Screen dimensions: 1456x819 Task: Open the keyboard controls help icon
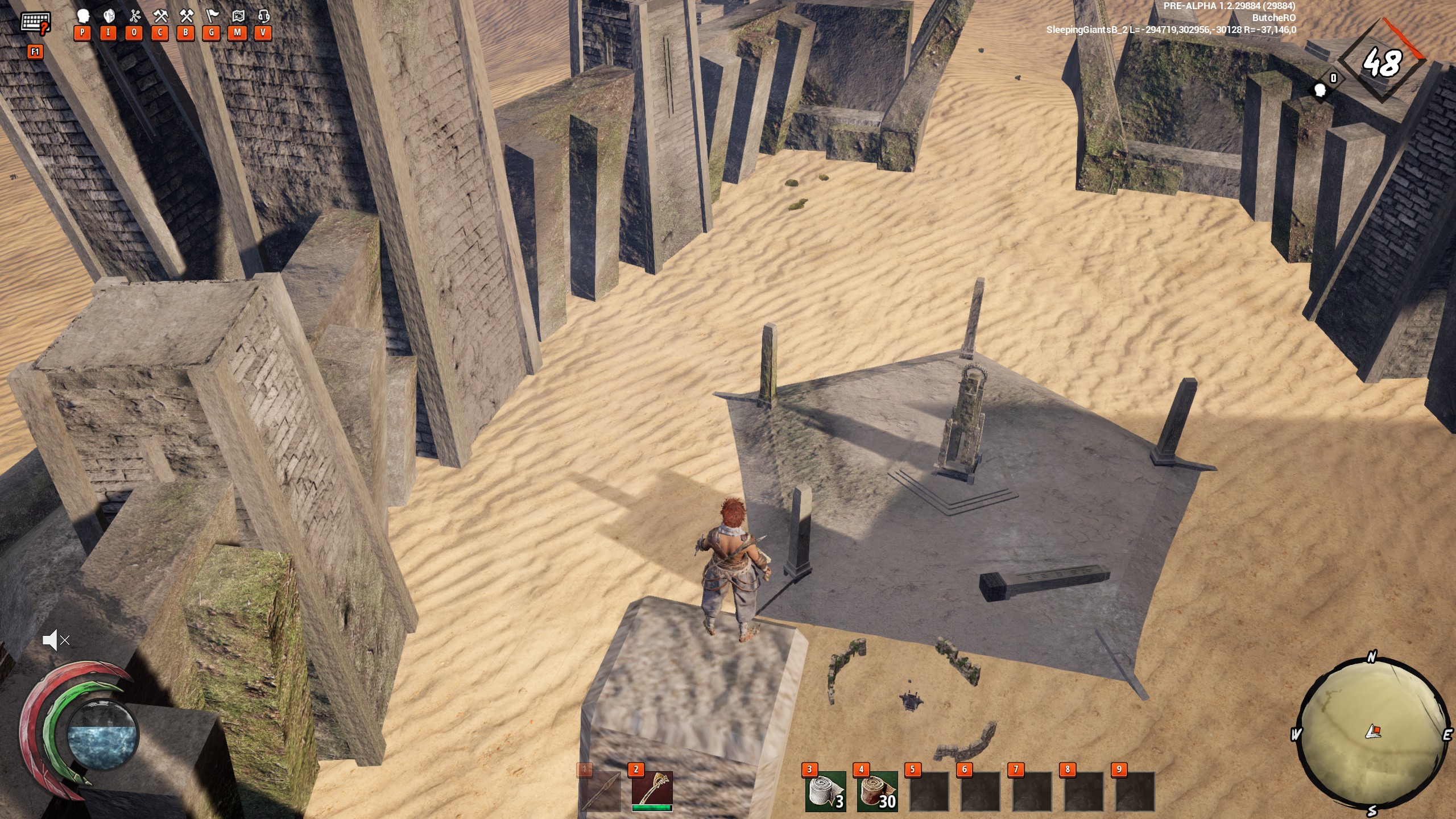pos(35,23)
